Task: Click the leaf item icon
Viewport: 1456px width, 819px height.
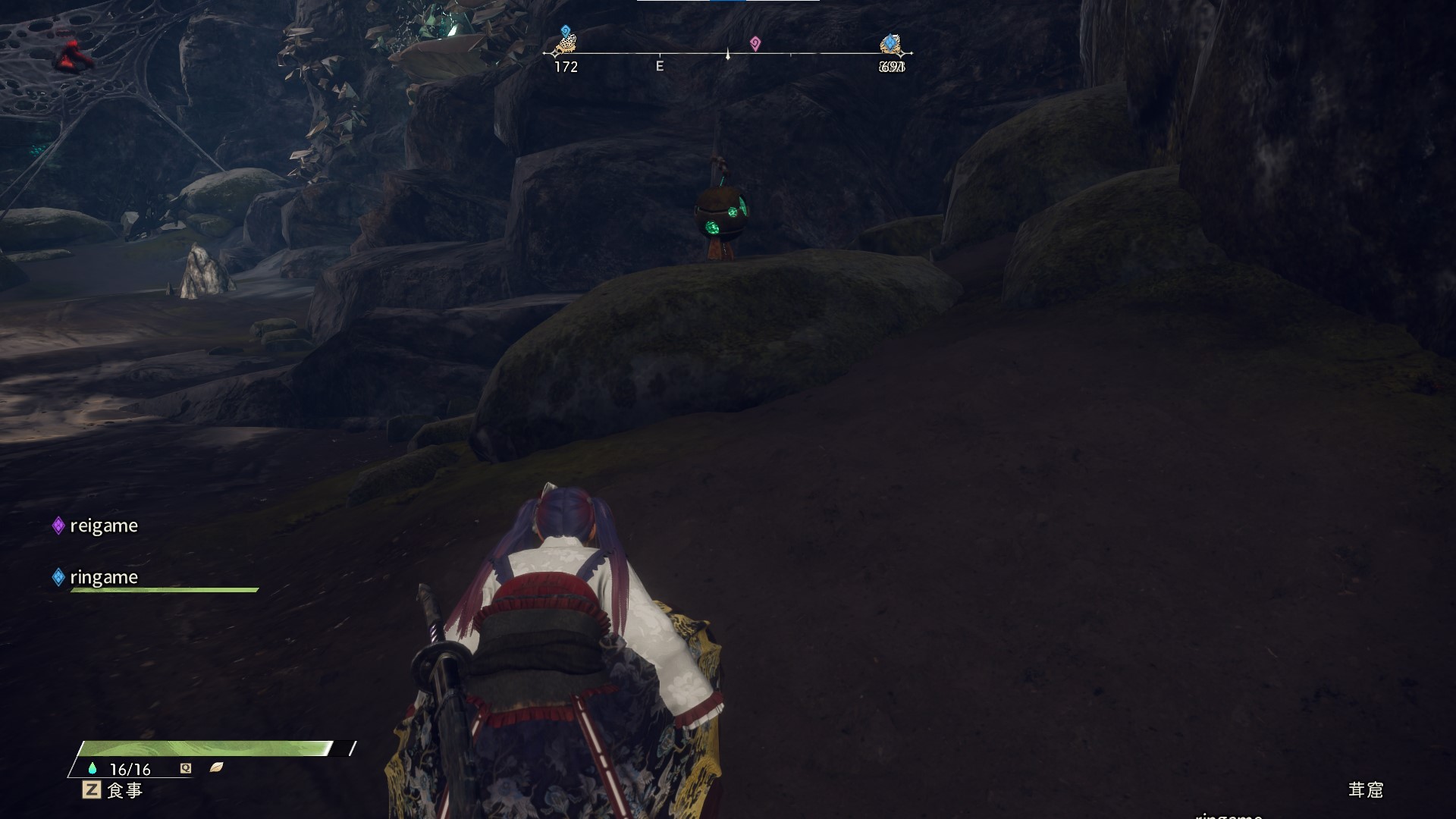Action: (216, 767)
